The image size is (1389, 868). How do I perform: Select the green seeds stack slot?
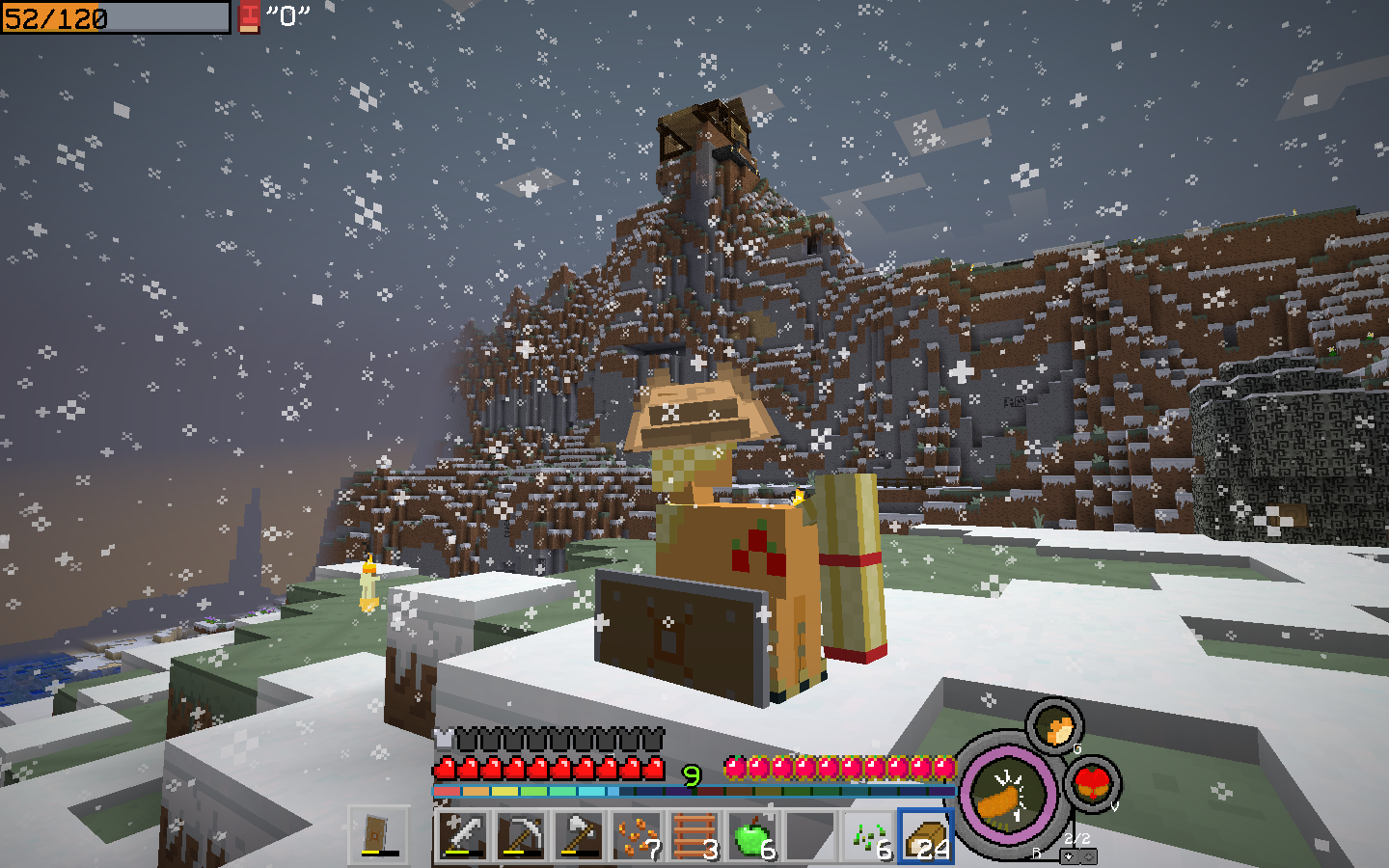tap(869, 835)
